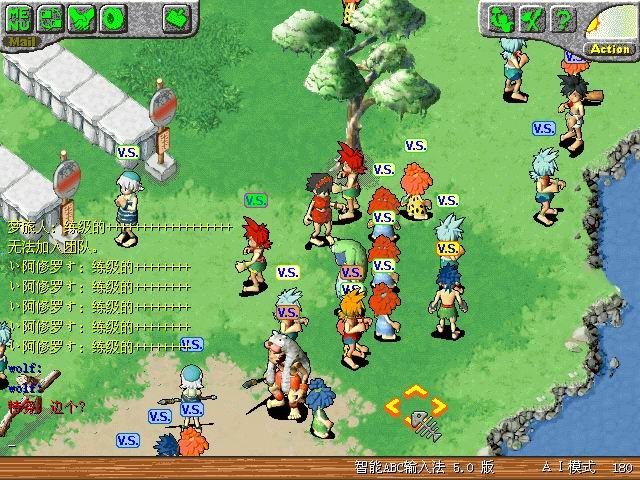The image size is (640, 480).
Task: Open the green character figure icon
Action: pyautogui.click(x=503, y=18)
